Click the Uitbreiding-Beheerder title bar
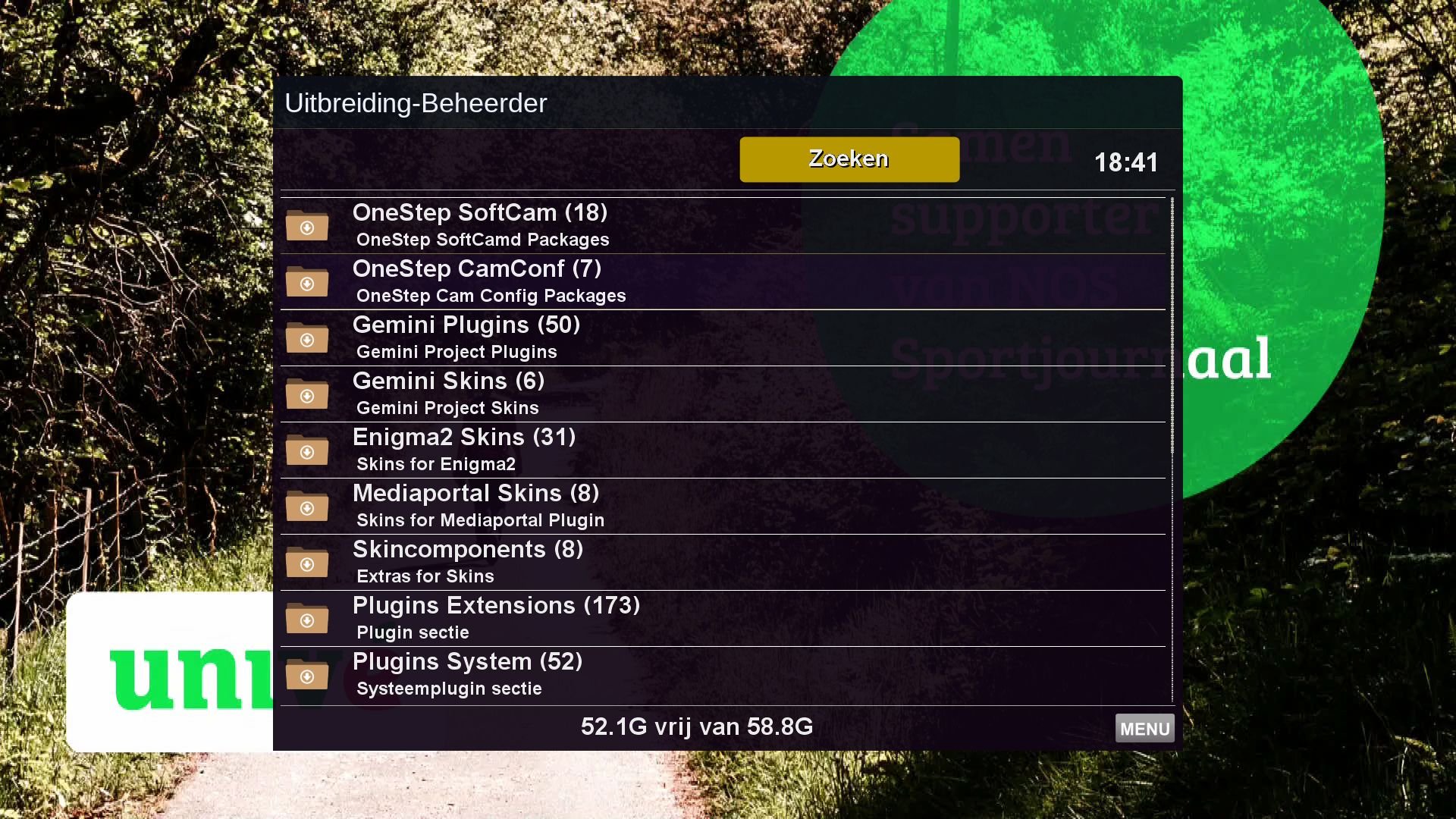 (416, 103)
